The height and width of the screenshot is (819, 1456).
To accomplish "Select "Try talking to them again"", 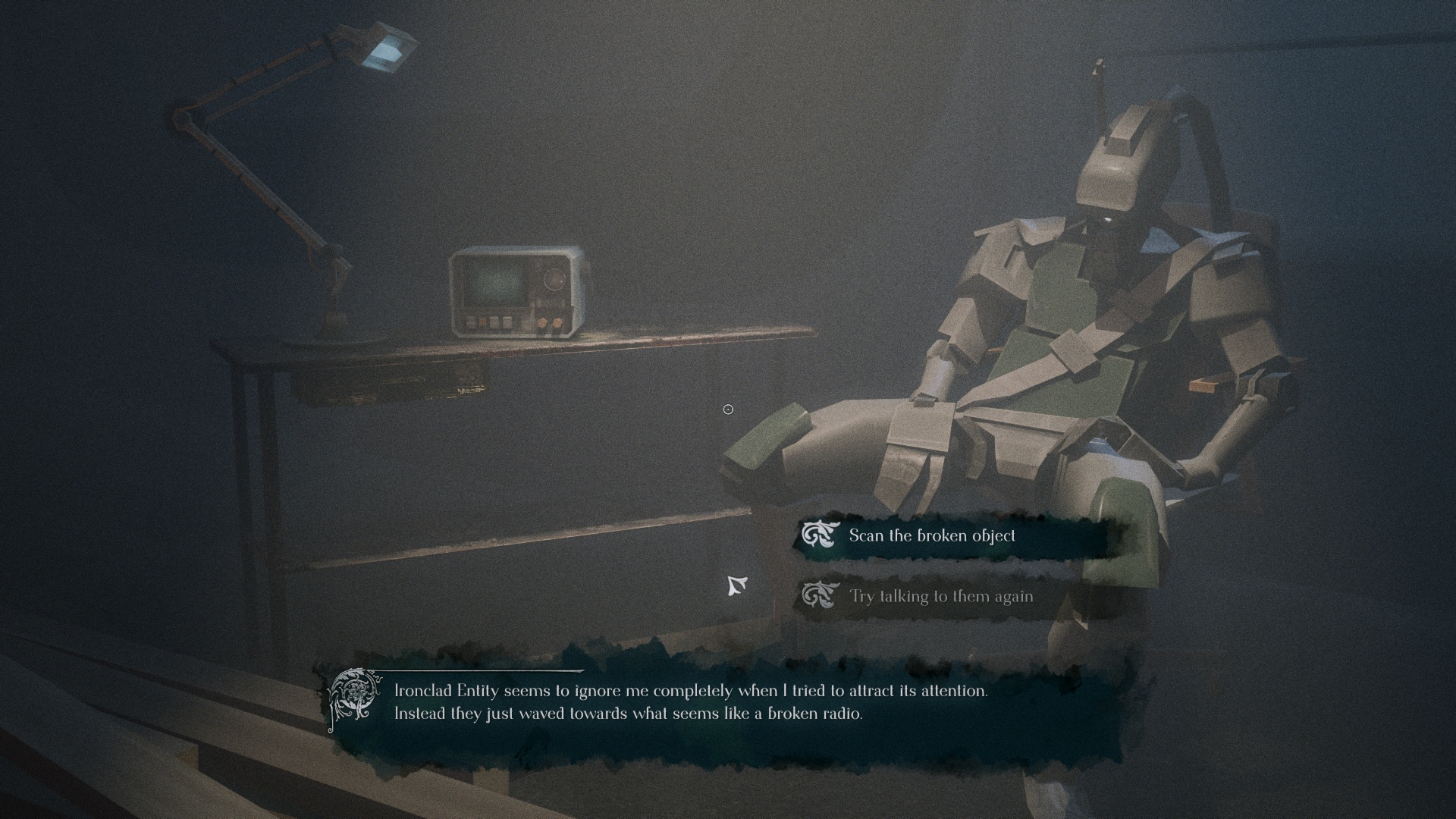I will (940, 597).
